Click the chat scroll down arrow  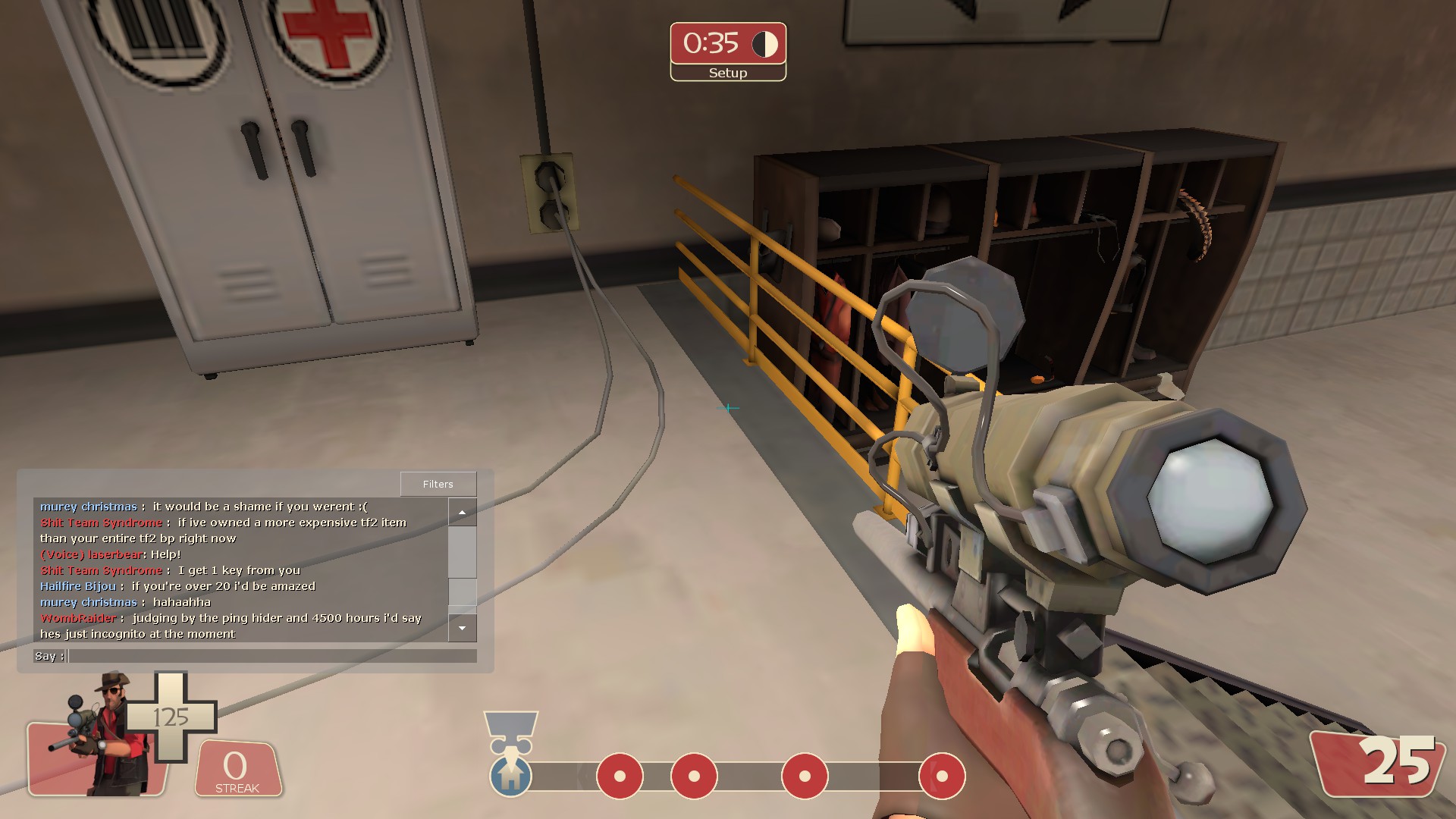[x=462, y=628]
